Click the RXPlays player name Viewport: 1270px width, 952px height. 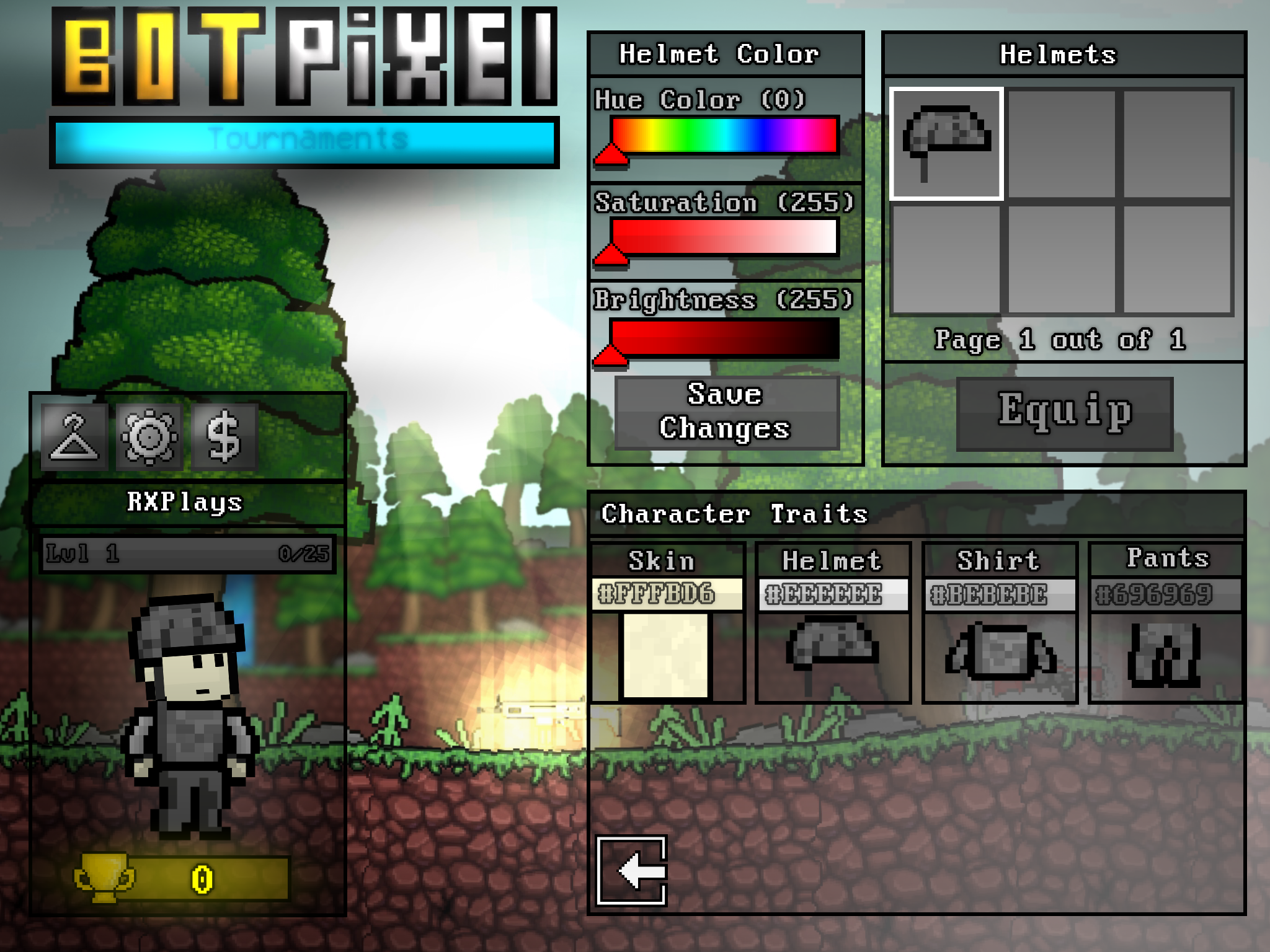pos(185,503)
